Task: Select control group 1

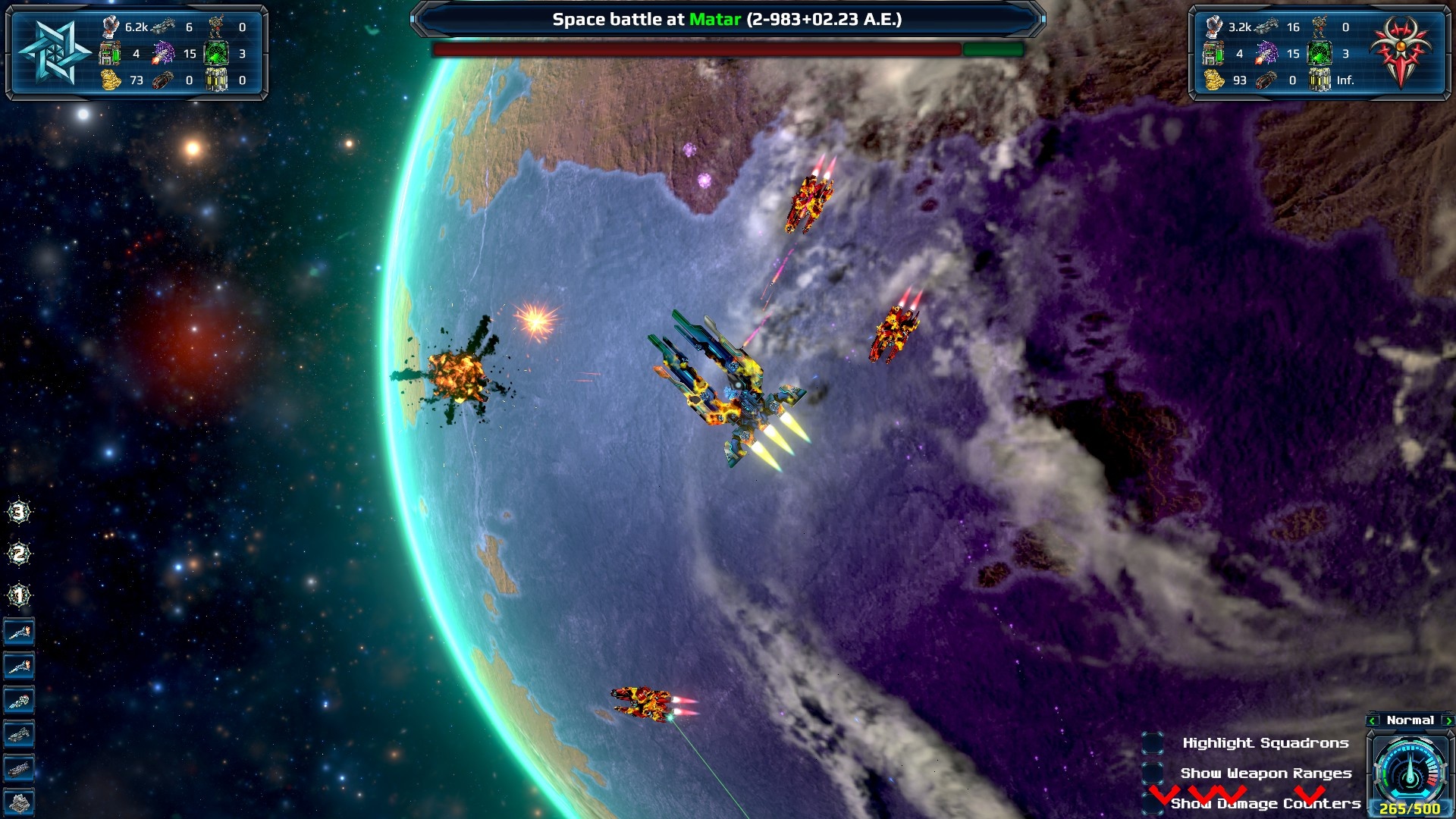Action: point(19,595)
